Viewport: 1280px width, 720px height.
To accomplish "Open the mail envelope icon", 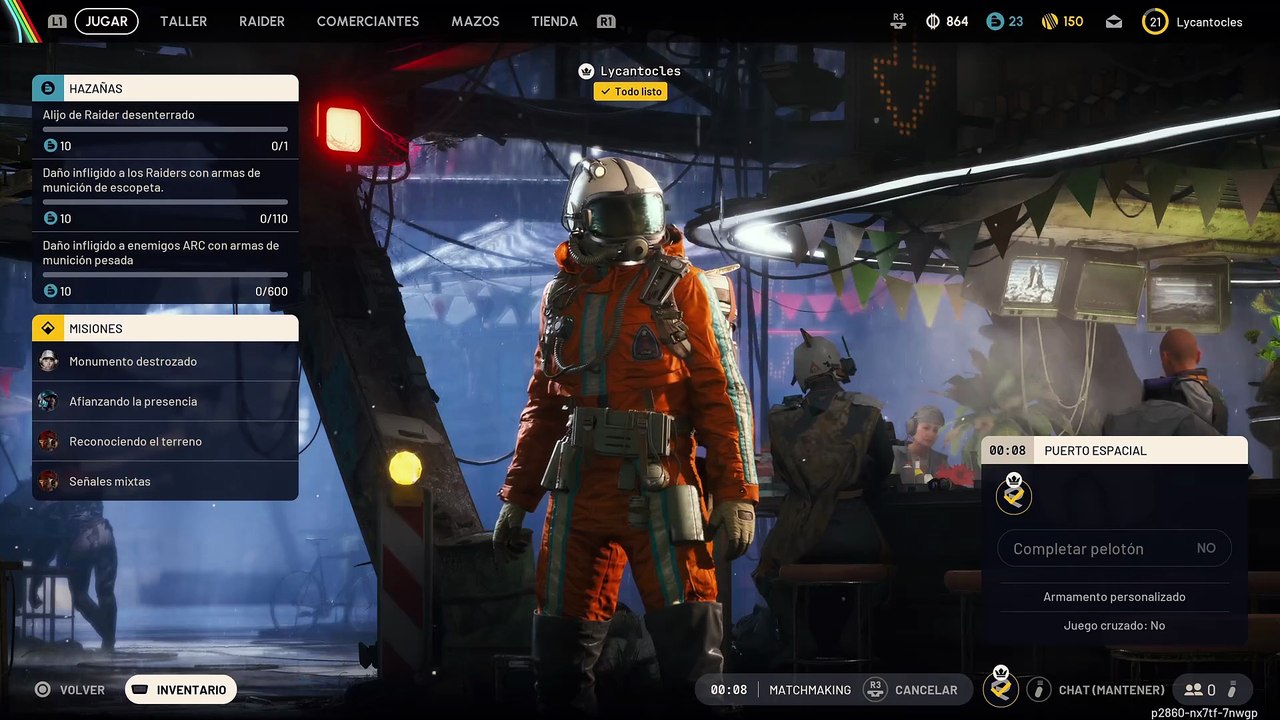I will (x=1114, y=22).
